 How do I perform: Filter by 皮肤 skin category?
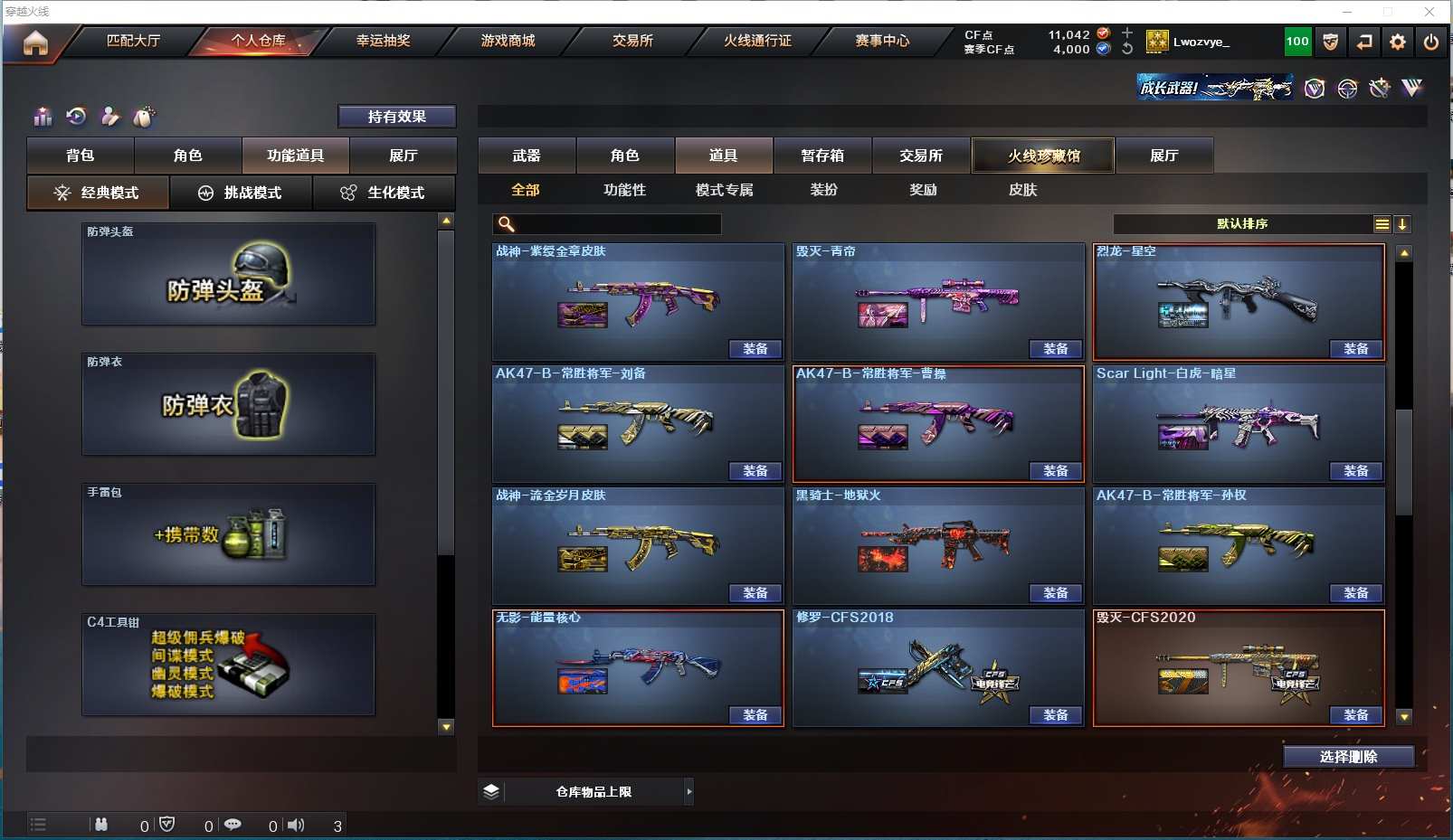click(1022, 190)
